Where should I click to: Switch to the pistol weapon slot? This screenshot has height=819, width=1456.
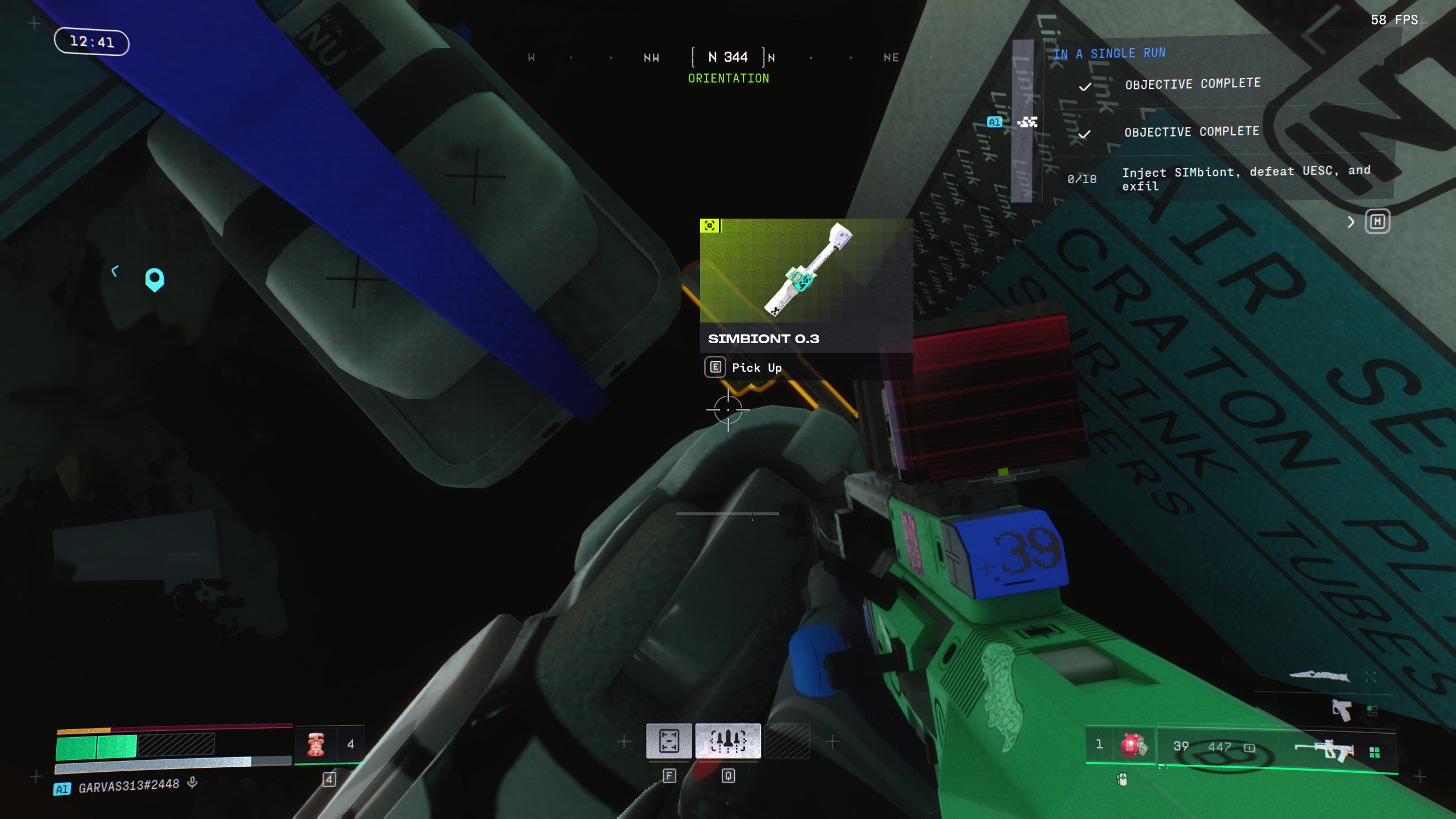(1342, 710)
